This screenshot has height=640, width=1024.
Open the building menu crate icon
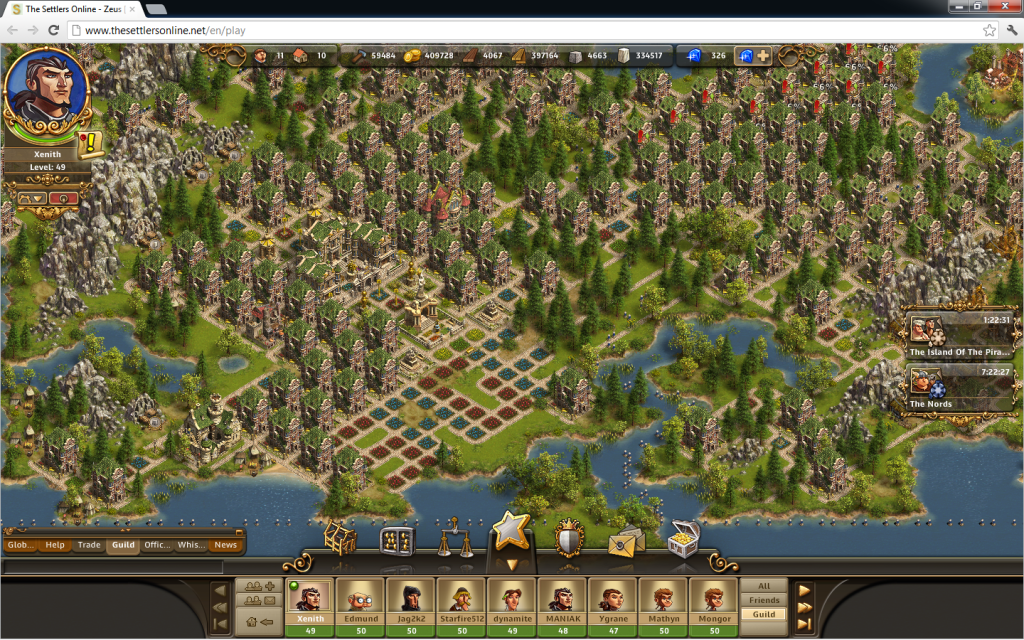(x=339, y=540)
